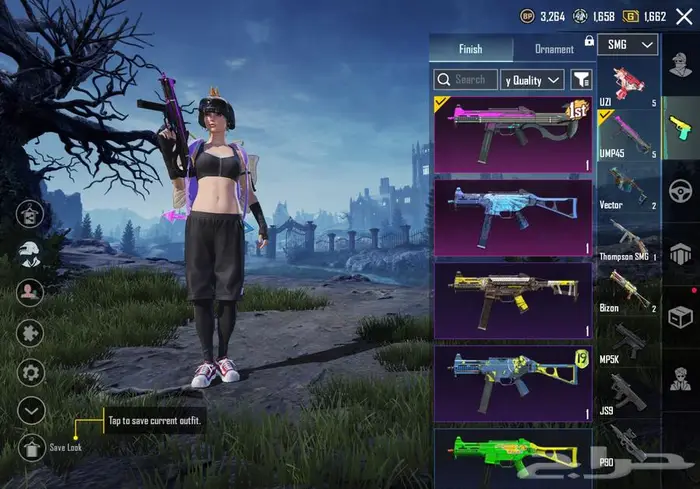Open the Quality sort dropdown
700x489 pixels.
click(x=533, y=79)
